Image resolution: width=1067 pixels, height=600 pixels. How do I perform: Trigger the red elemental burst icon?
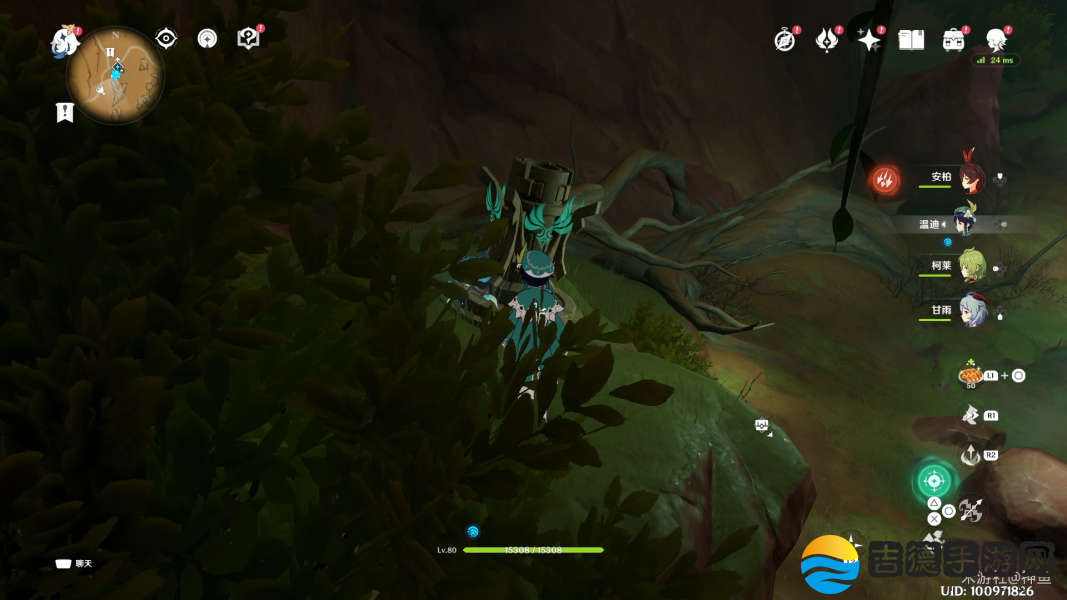(x=885, y=180)
